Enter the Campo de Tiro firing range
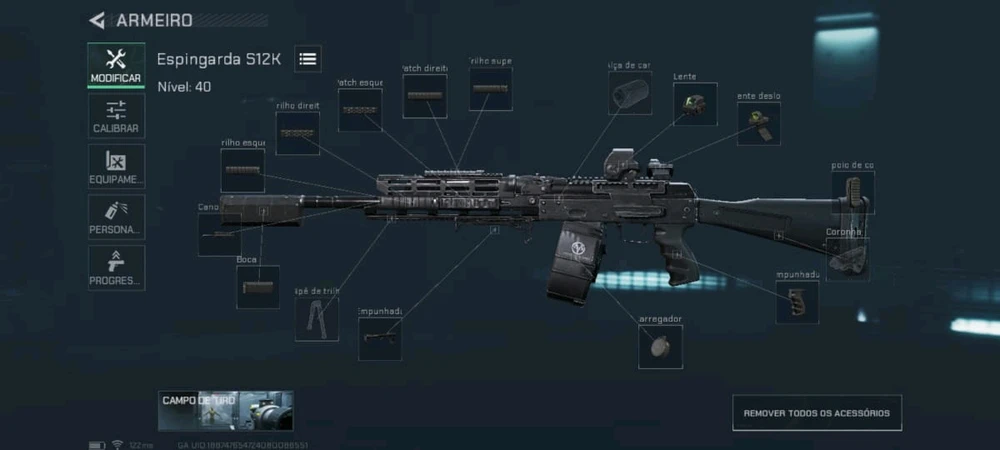 click(225, 410)
